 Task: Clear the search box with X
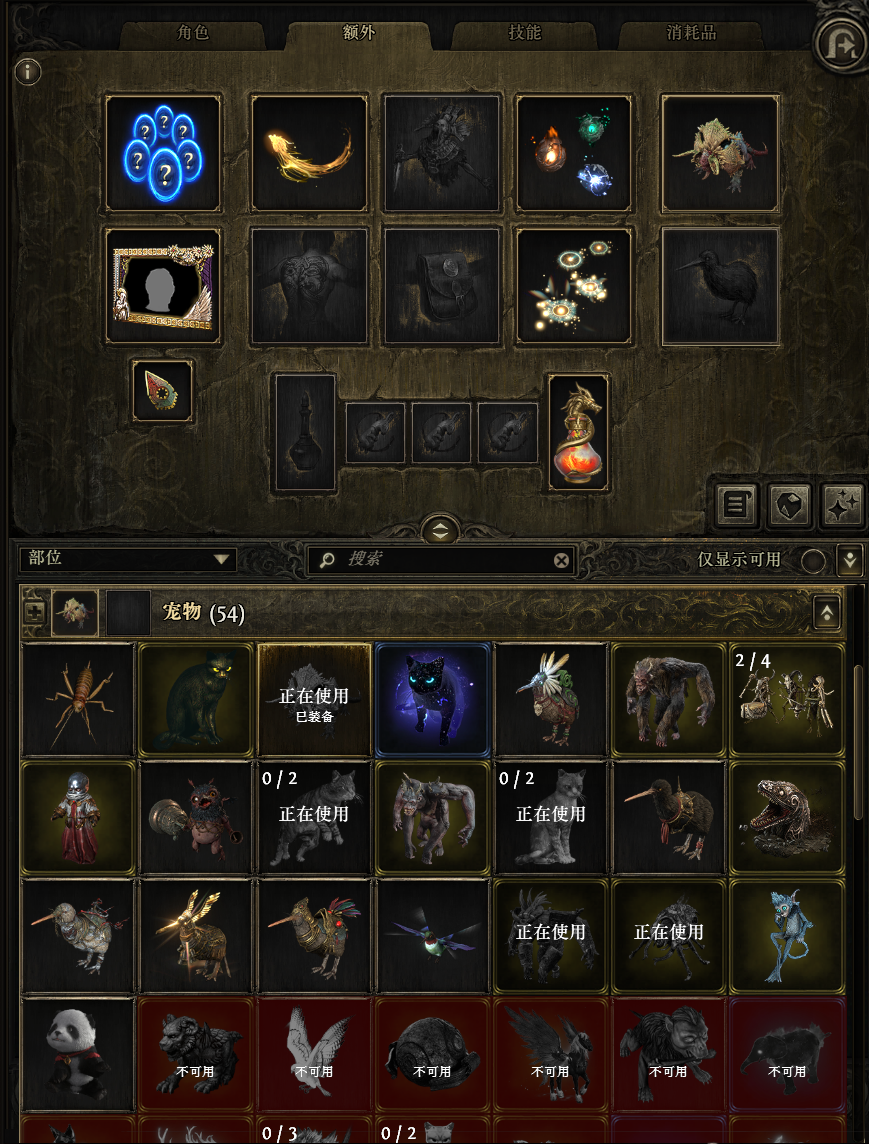[561, 560]
